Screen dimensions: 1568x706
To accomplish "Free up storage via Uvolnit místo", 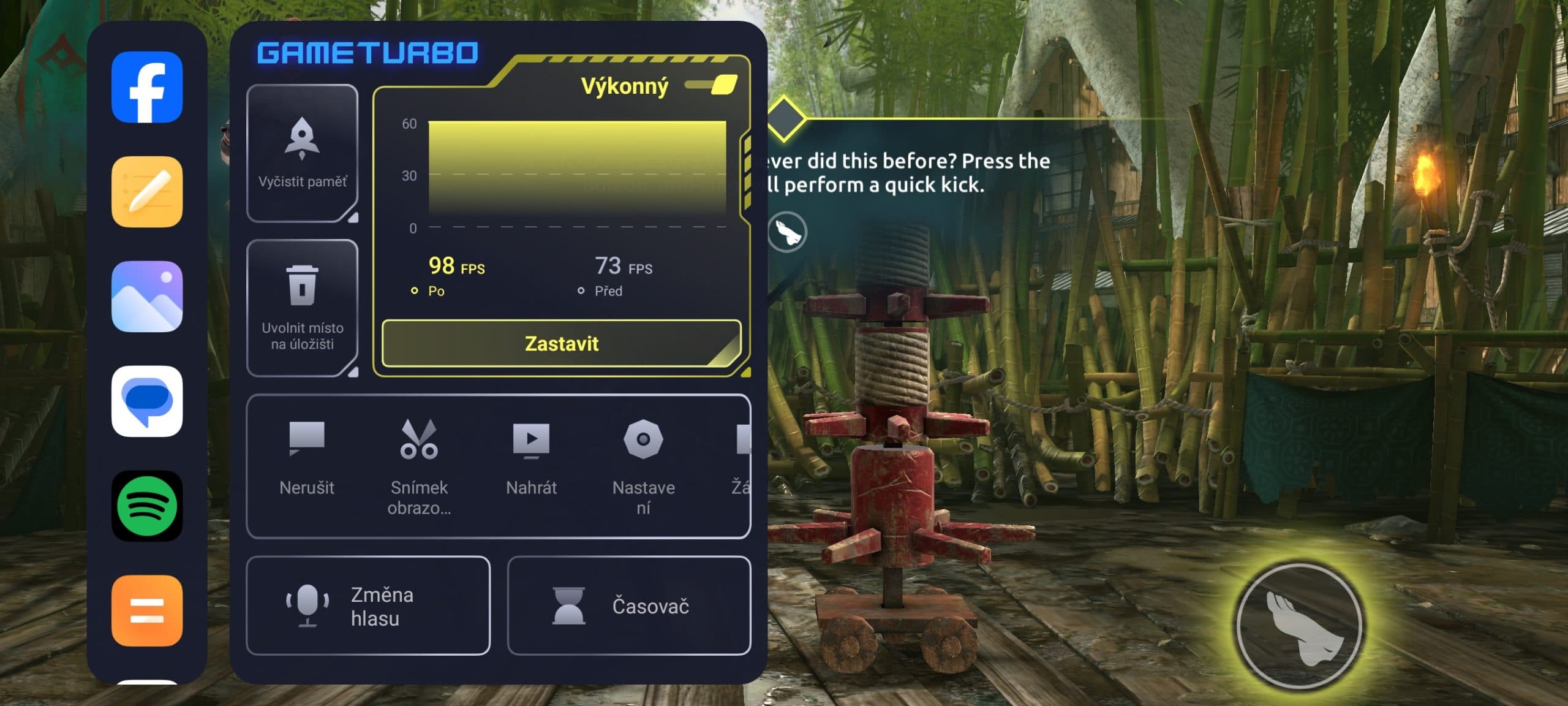I will pos(302,308).
